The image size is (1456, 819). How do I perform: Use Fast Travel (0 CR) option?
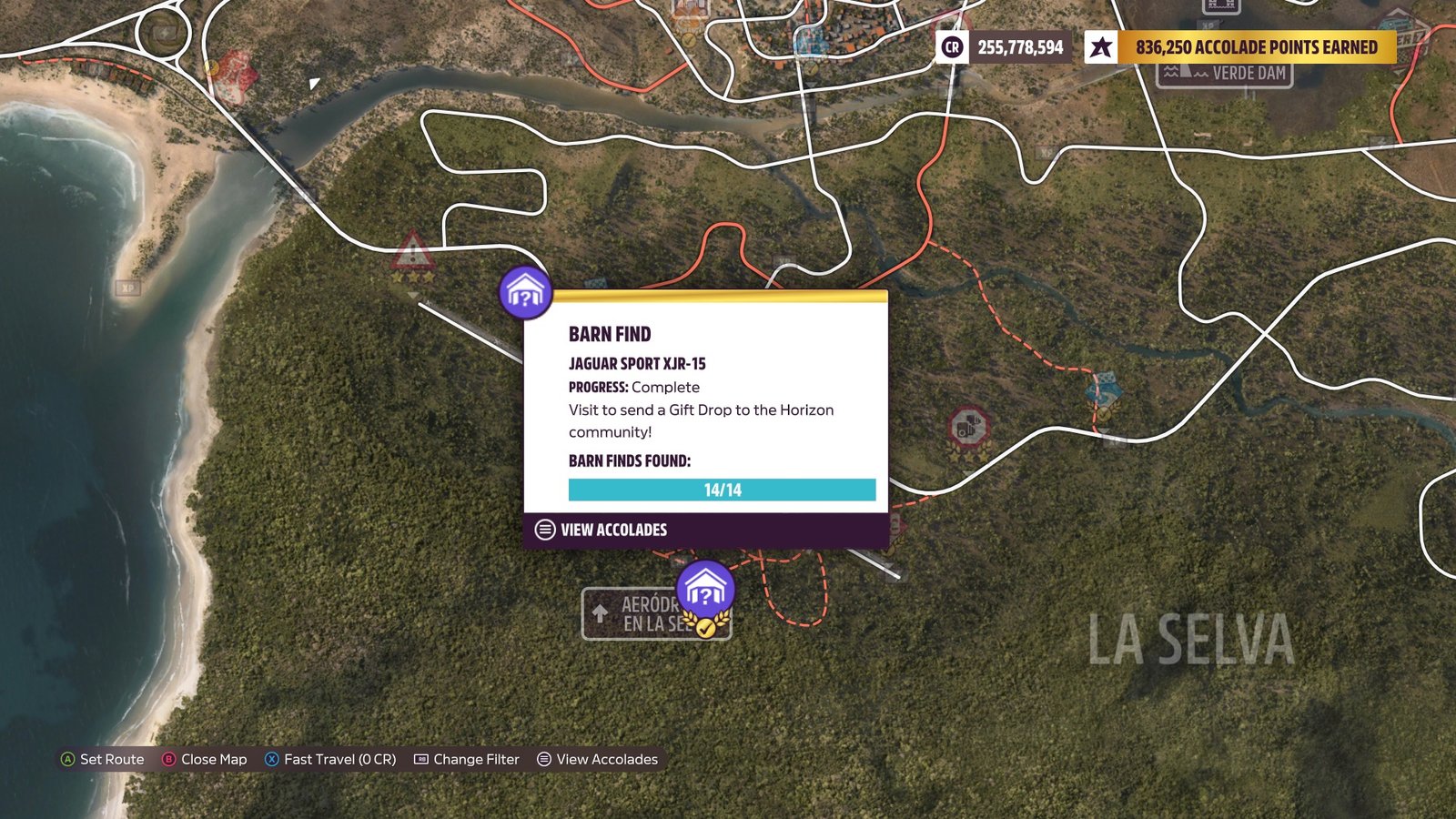coord(330,759)
